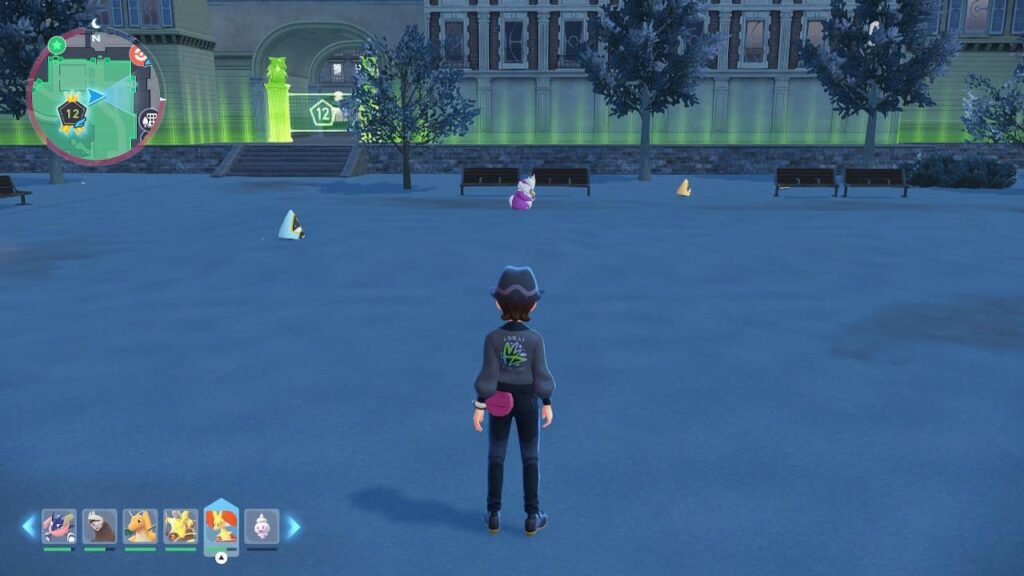Viewport: 1024px width, 576px height.
Task: Switch to Dragonite in the party
Action: coord(140,526)
